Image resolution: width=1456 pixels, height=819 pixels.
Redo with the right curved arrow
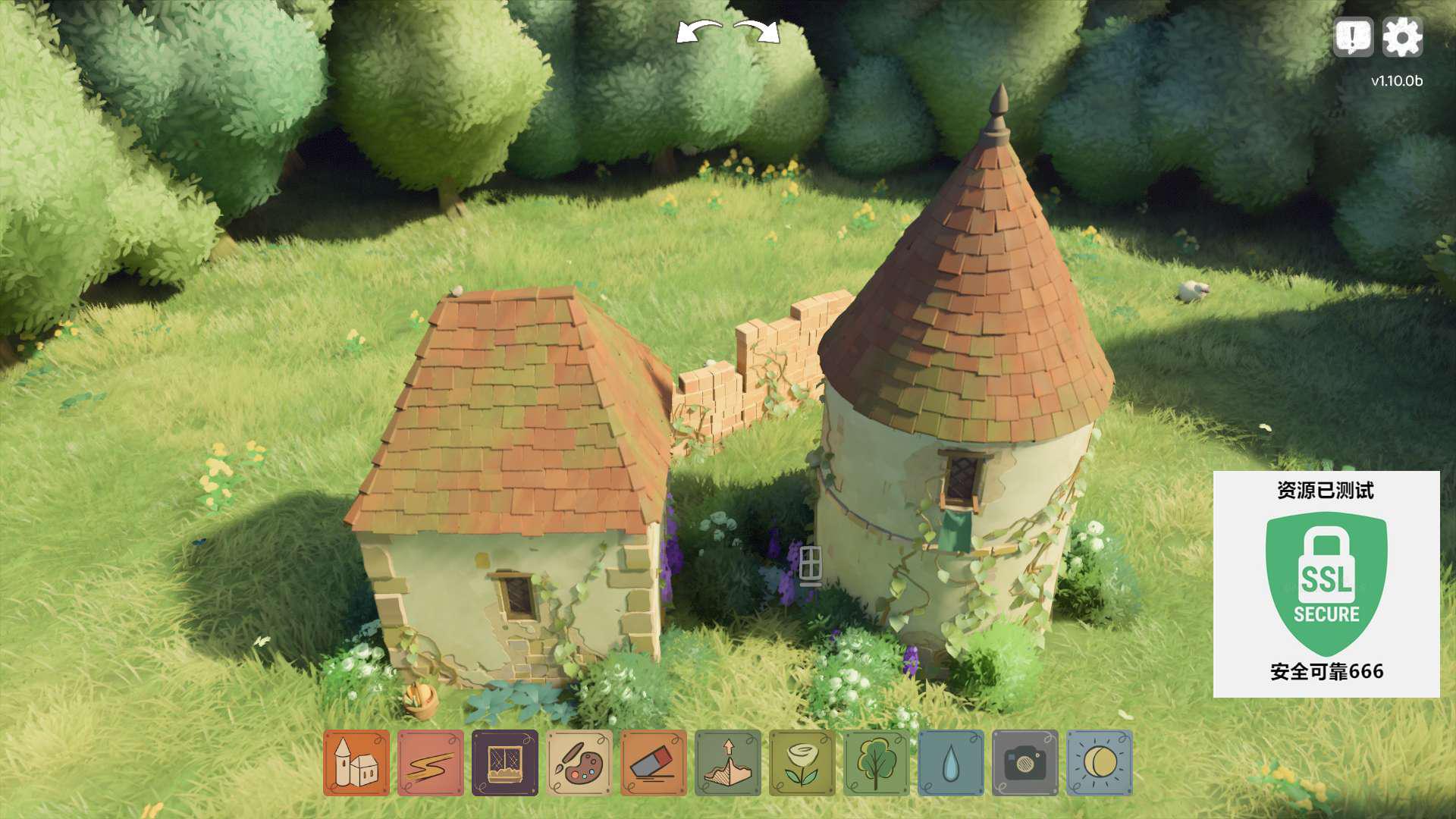point(758,33)
